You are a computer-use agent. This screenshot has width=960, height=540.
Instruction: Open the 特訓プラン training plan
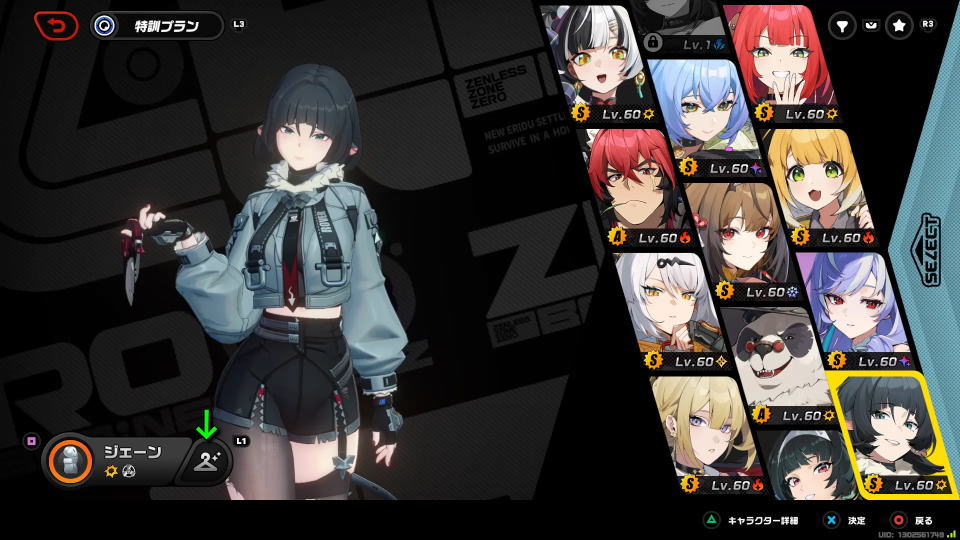click(x=156, y=26)
